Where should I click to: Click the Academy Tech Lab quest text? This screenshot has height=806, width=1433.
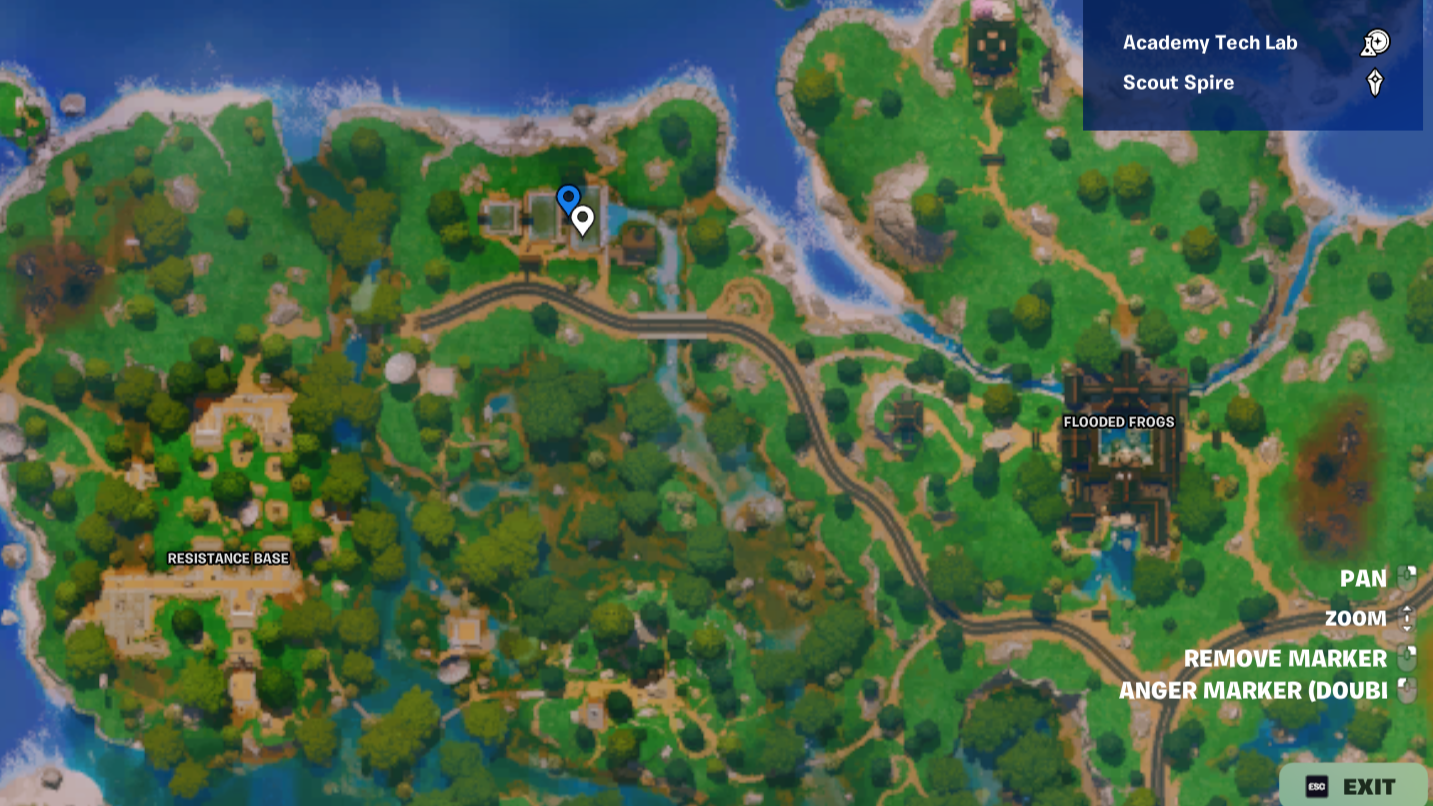[1210, 42]
